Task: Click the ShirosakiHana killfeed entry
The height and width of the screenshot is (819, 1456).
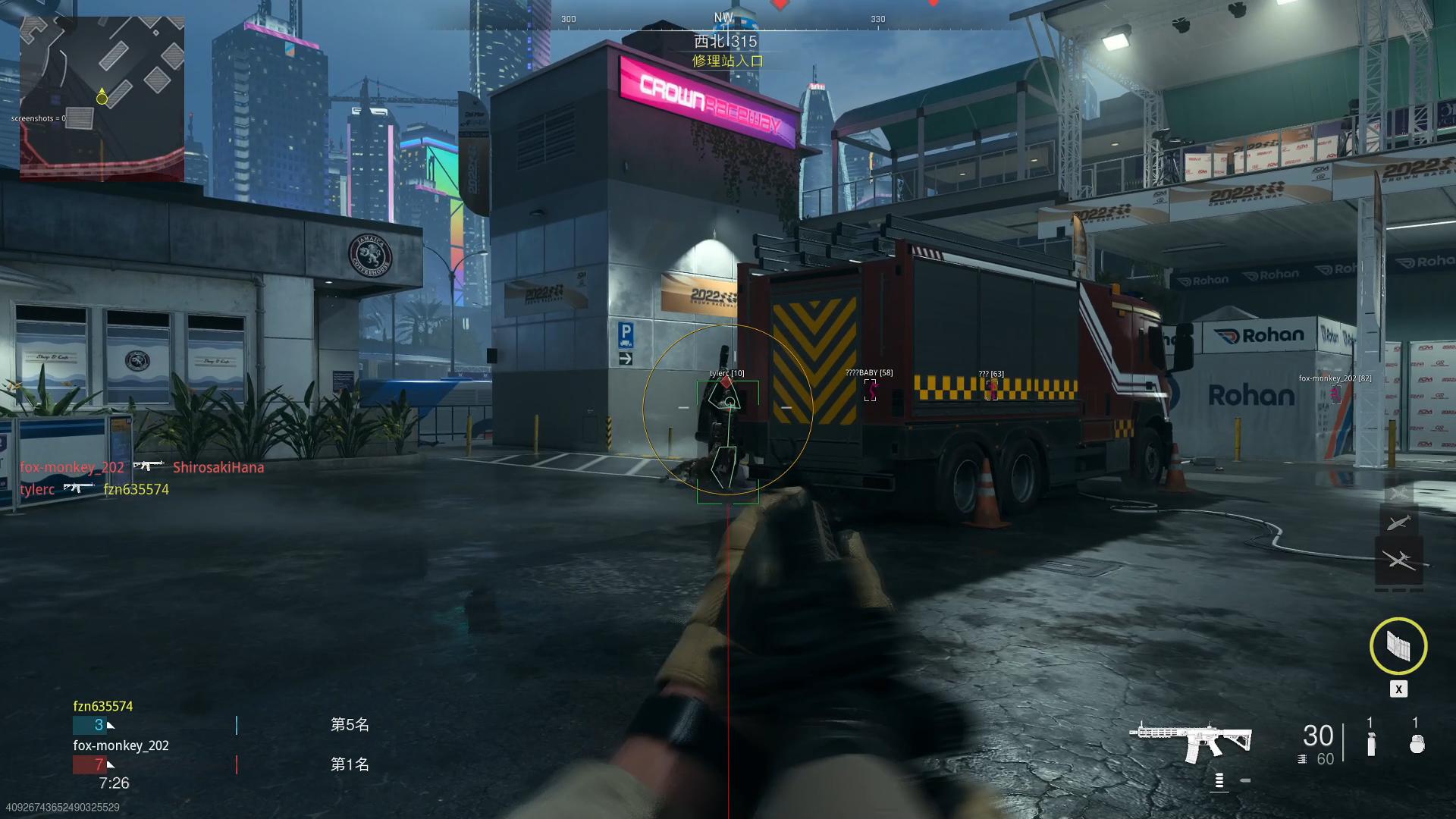Action: coord(218,467)
